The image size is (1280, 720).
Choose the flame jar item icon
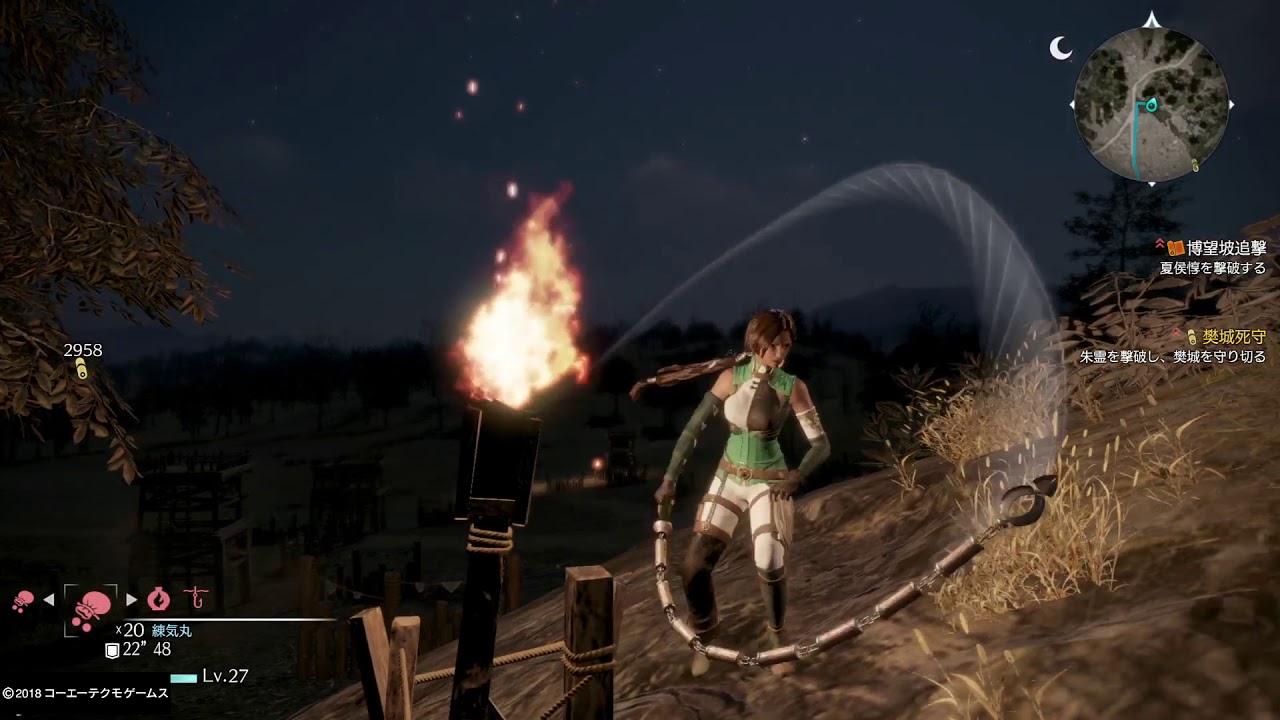pyautogui.click(x=159, y=599)
